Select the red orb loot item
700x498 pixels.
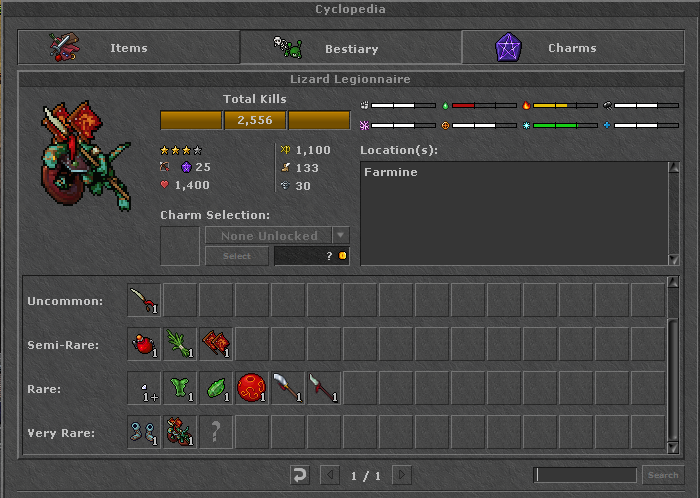point(252,388)
